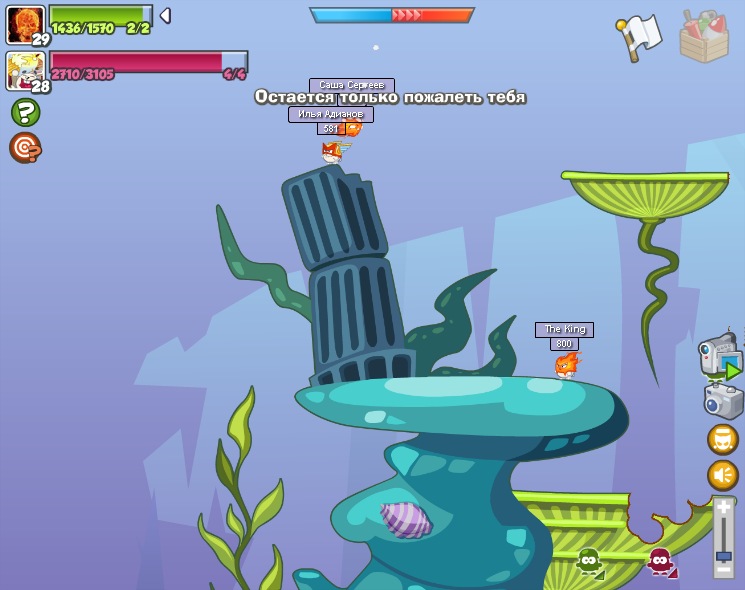Click the crimson team blob icon
Screen dimensions: 745x590
coord(660,561)
